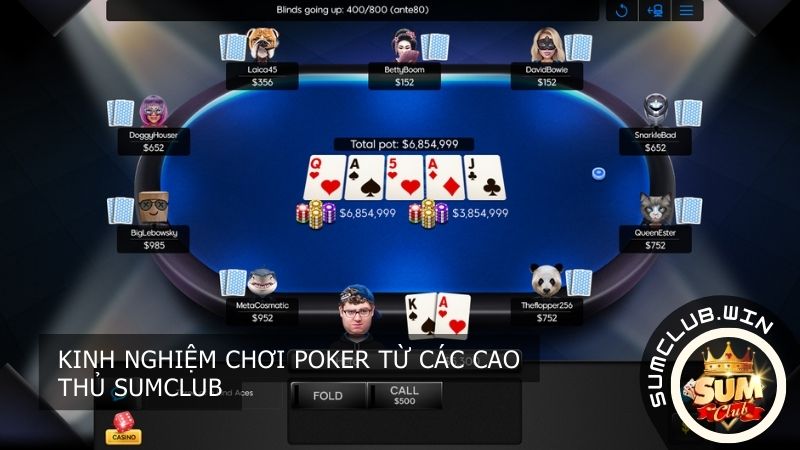Select player DoggyHouser's avatar
This screenshot has width=800, height=450.
tap(153, 110)
